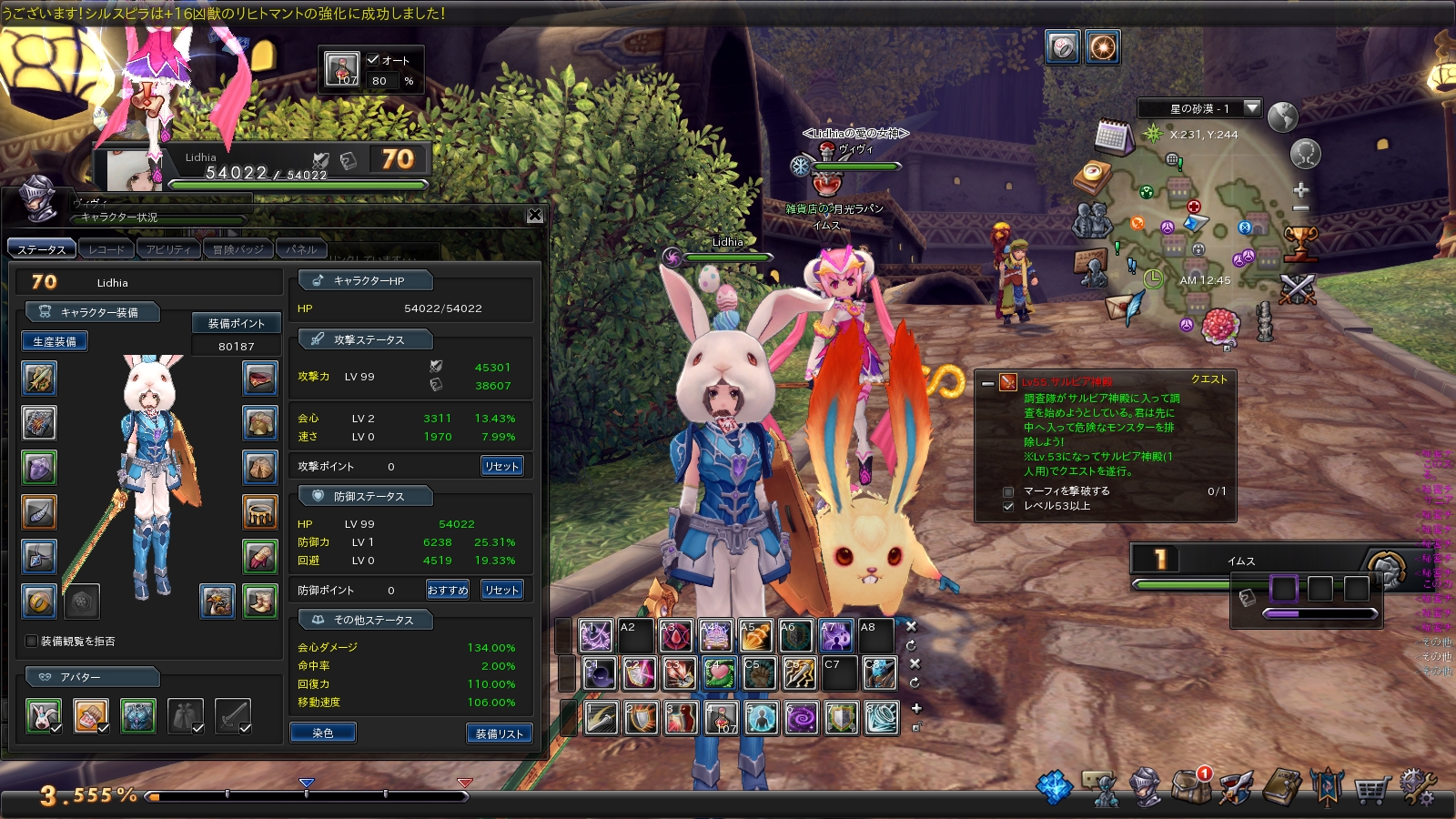Open the inventory bag with notification badge

coord(1190,786)
